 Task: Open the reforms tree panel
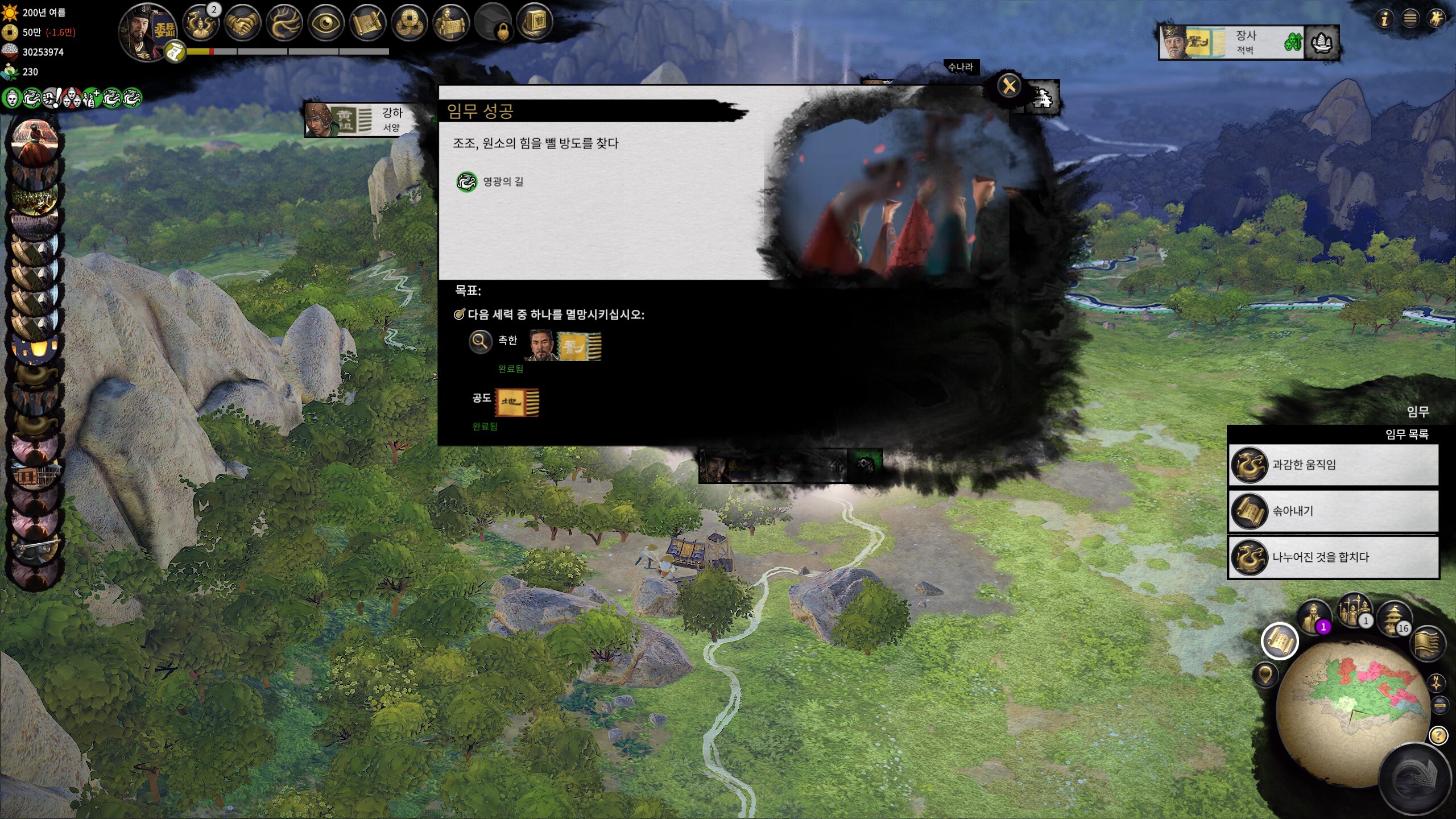click(x=284, y=24)
